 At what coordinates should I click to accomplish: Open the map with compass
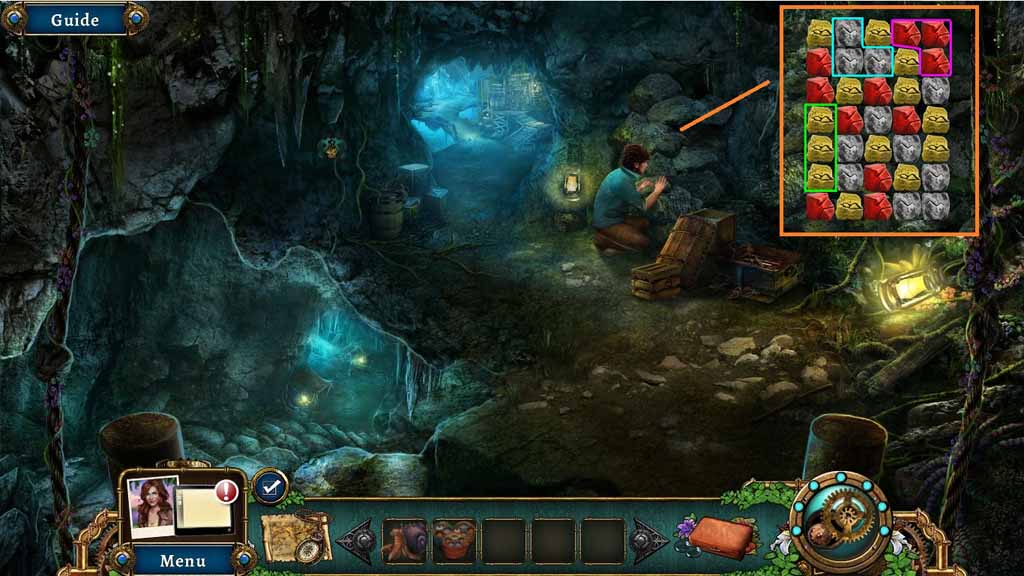296,538
